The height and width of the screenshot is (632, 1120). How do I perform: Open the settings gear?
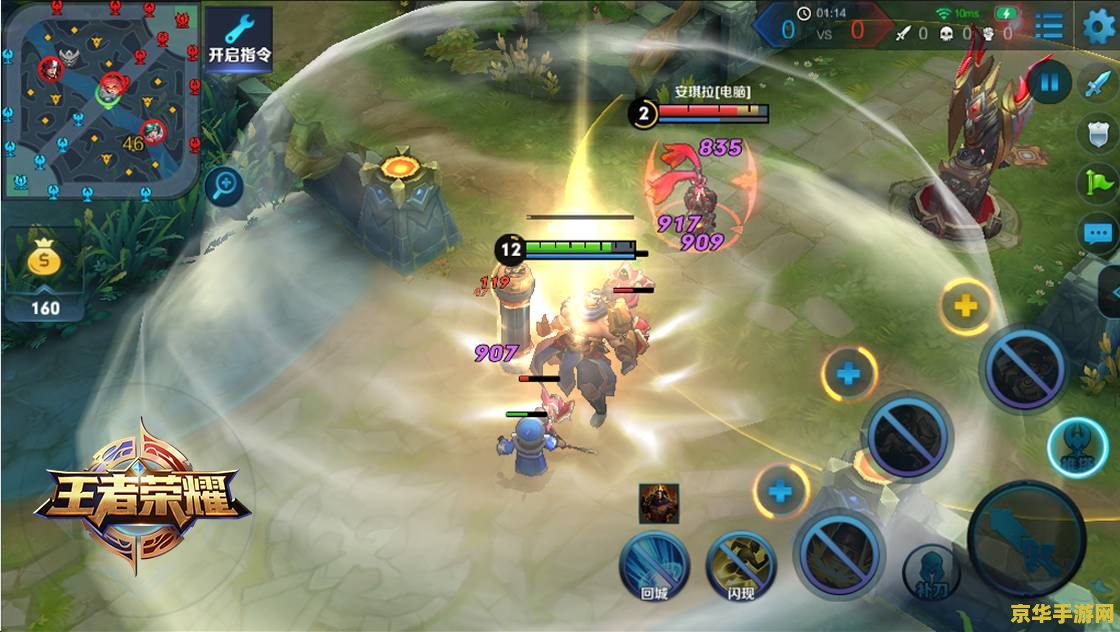[1098, 26]
